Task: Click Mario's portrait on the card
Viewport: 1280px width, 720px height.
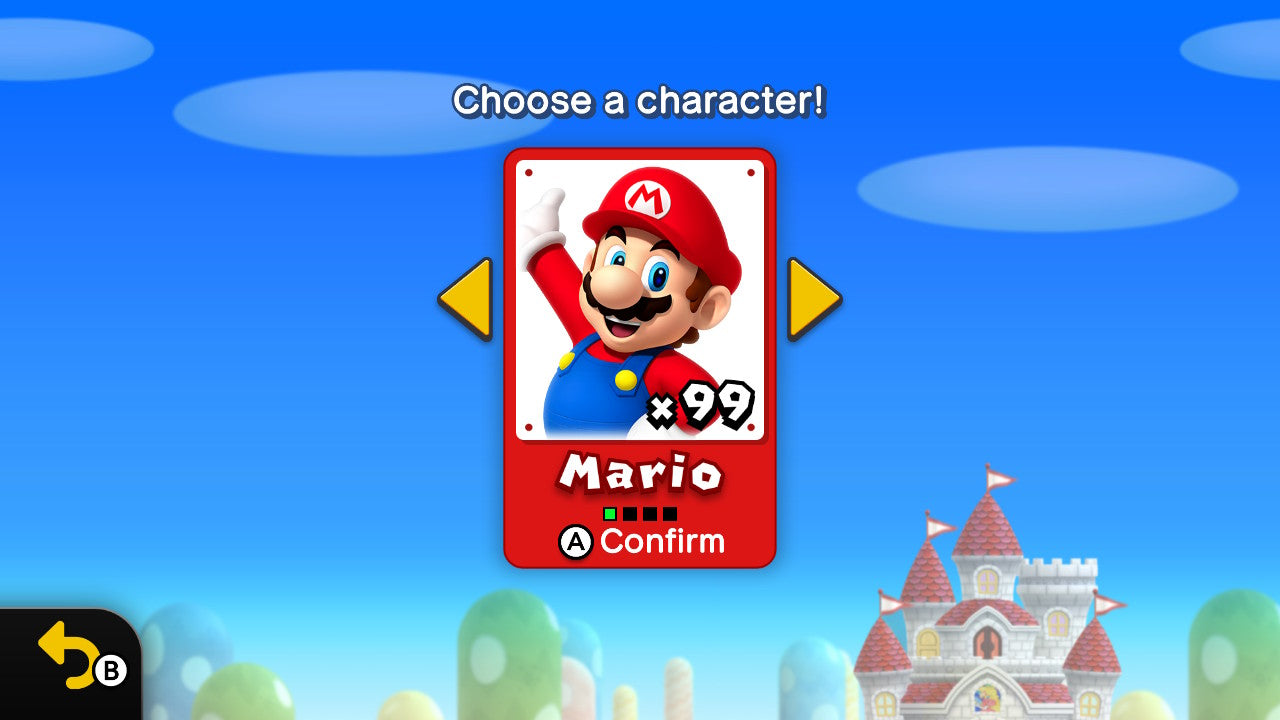Action: tap(638, 300)
